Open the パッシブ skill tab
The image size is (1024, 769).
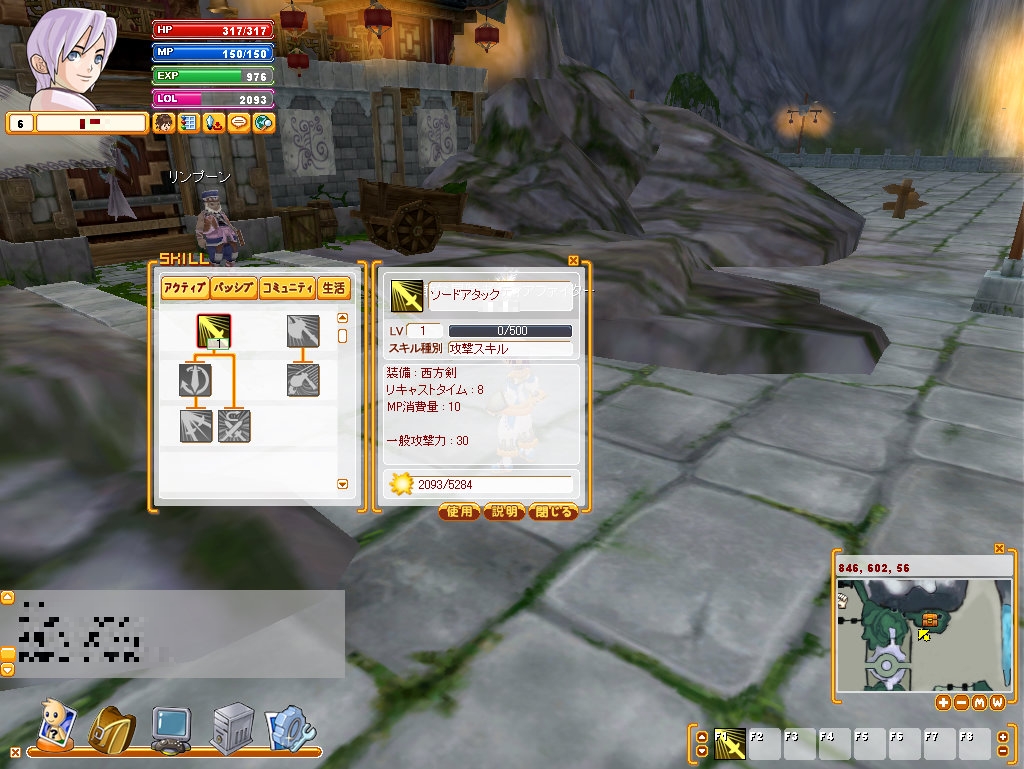tap(233, 289)
